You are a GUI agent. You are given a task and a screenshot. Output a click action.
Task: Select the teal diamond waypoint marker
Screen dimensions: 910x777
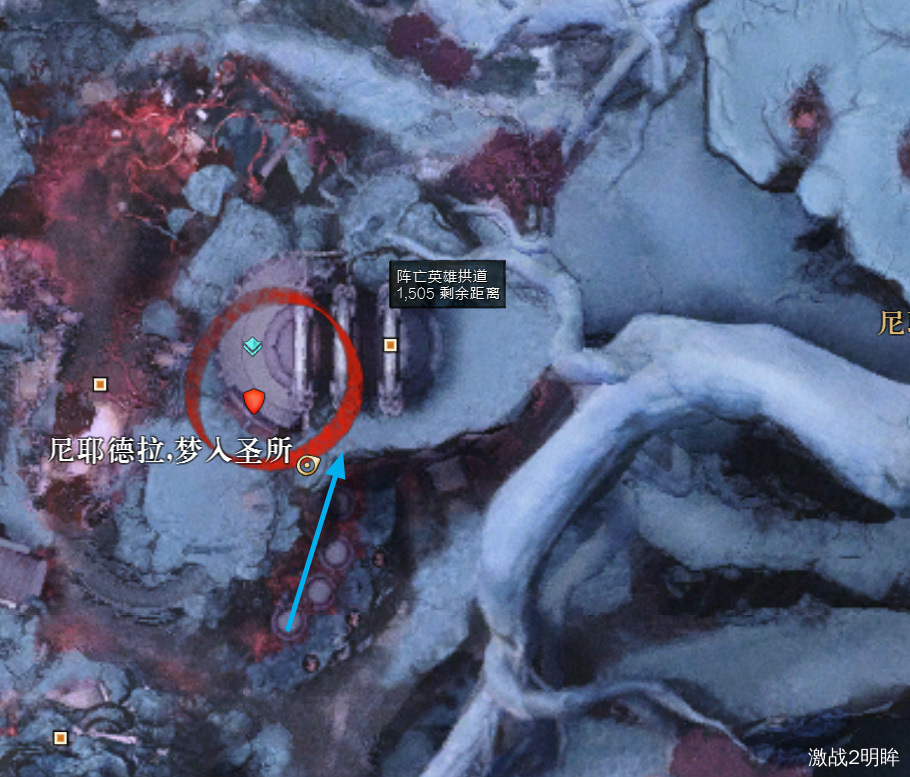(253, 347)
